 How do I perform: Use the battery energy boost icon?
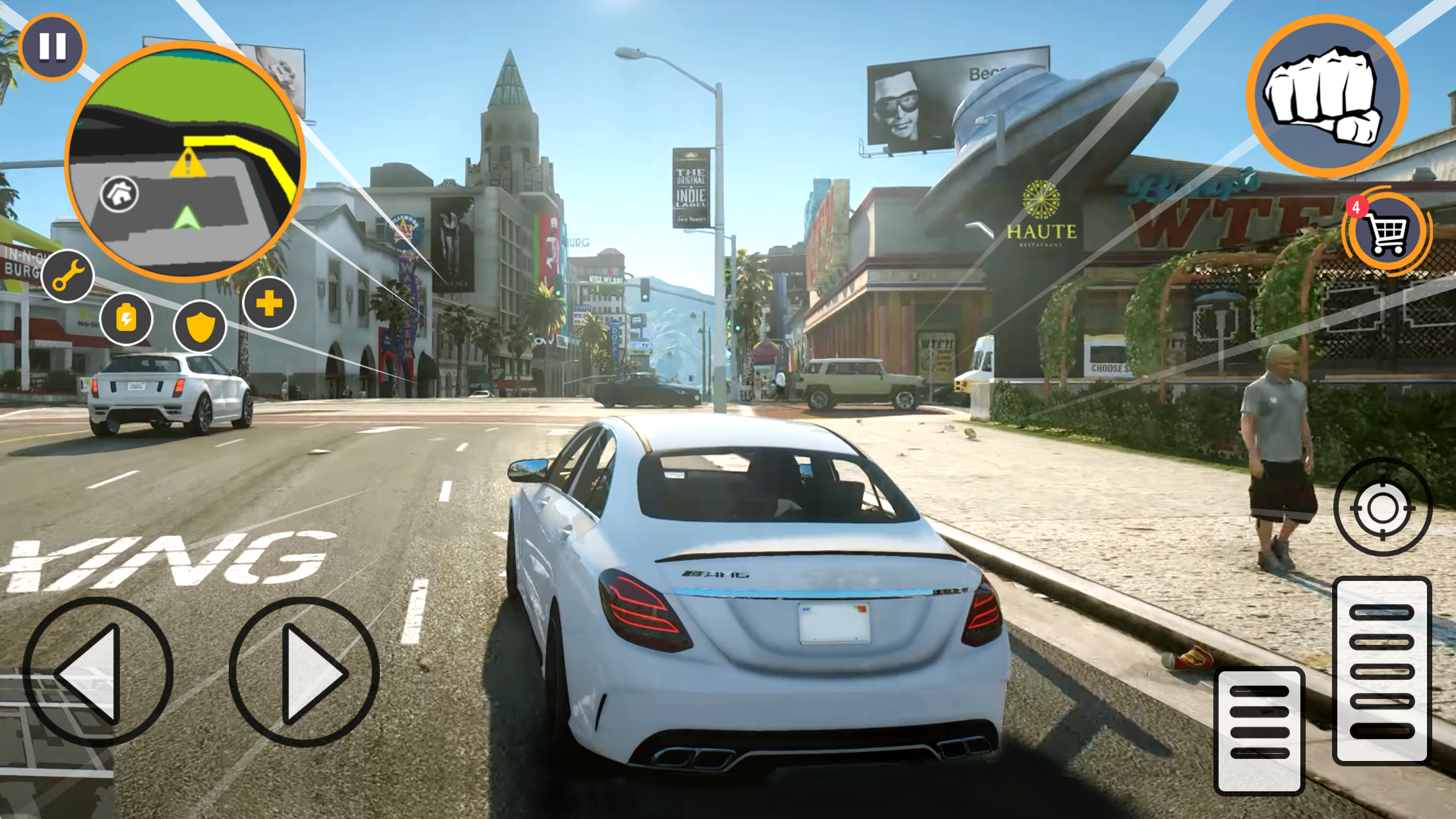126,319
